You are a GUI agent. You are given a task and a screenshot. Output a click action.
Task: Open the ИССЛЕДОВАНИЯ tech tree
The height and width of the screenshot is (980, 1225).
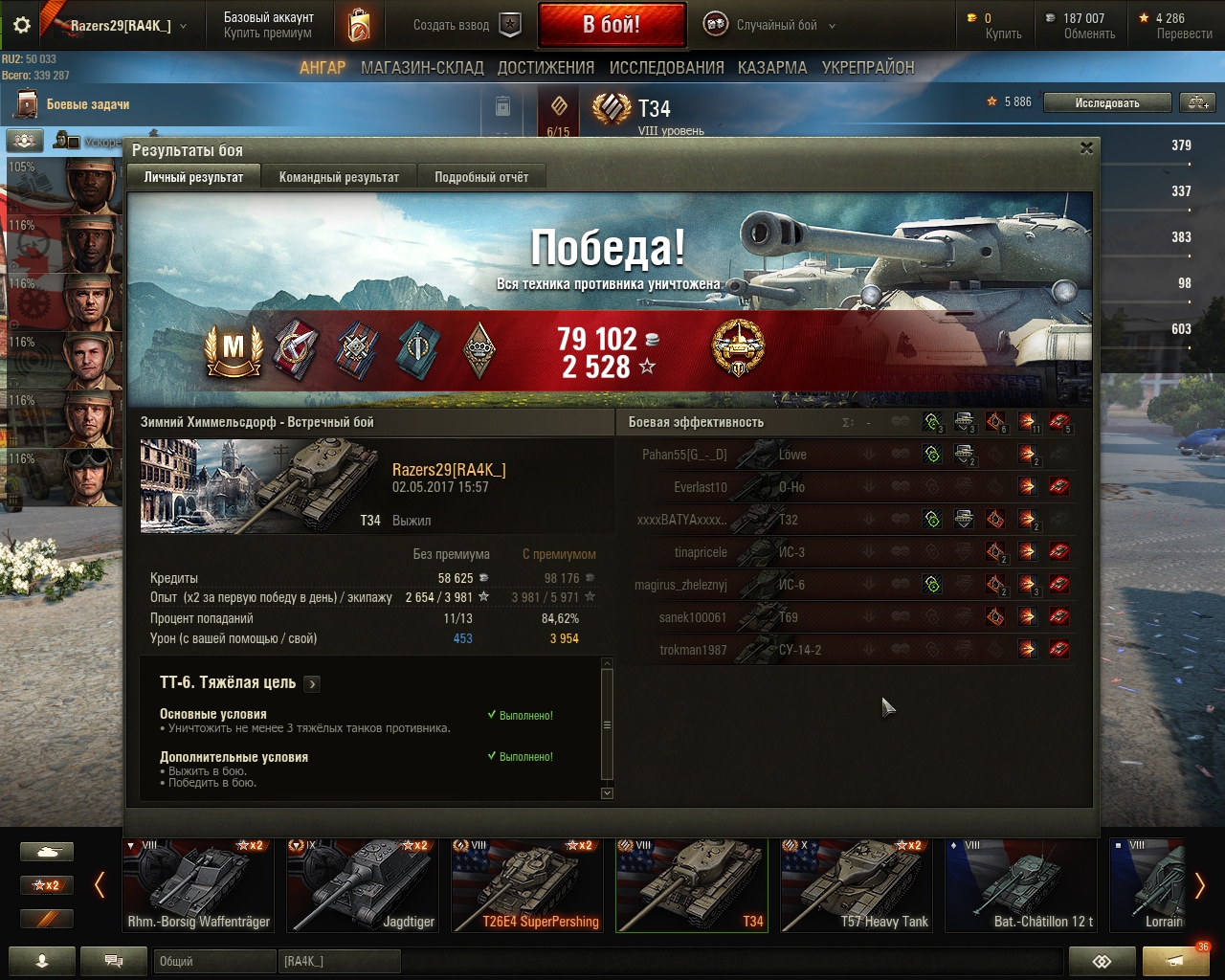pyautogui.click(x=666, y=68)
